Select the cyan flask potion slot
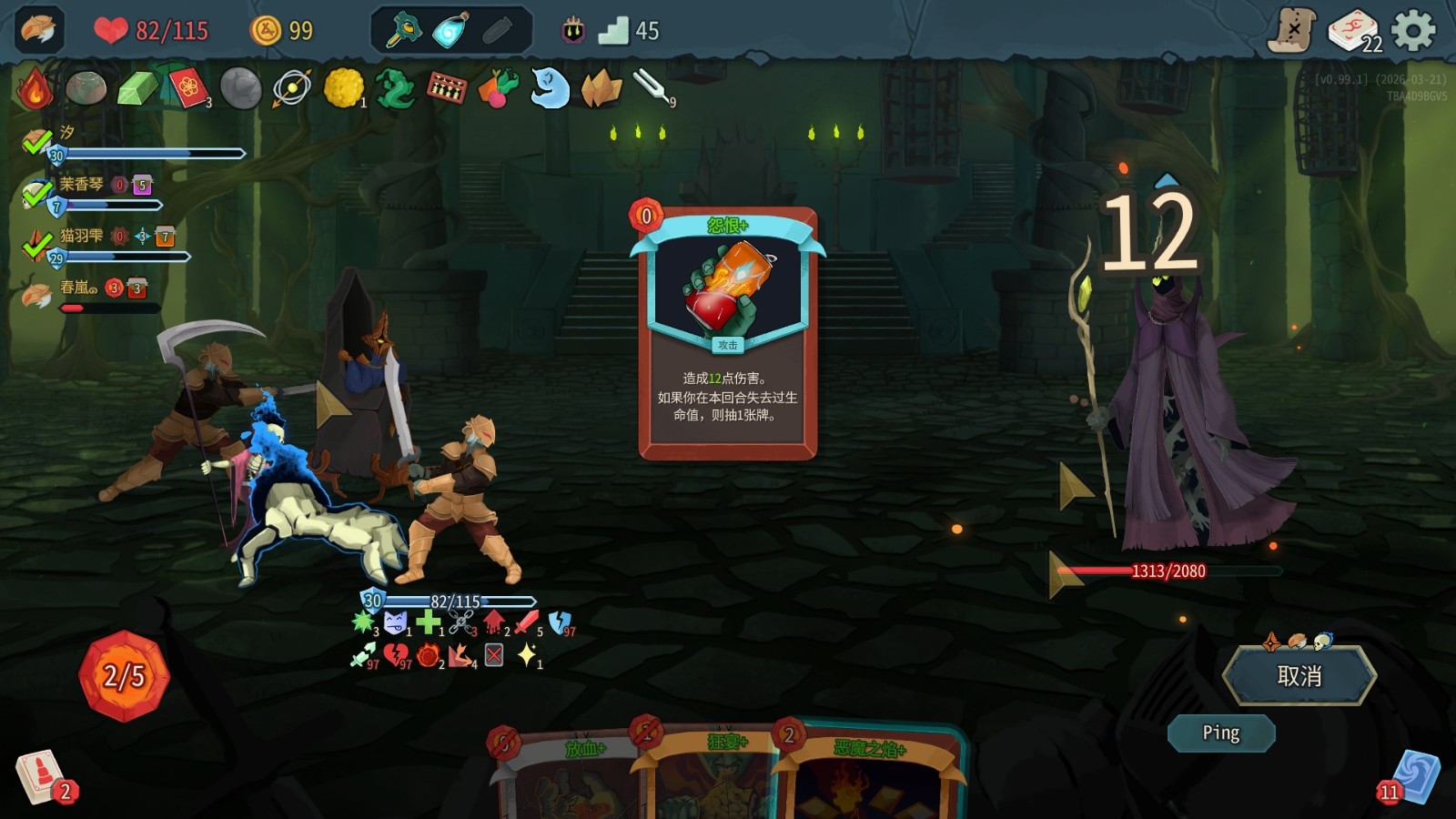Viewport: 1456px width, 819px height. pos(450,31)
